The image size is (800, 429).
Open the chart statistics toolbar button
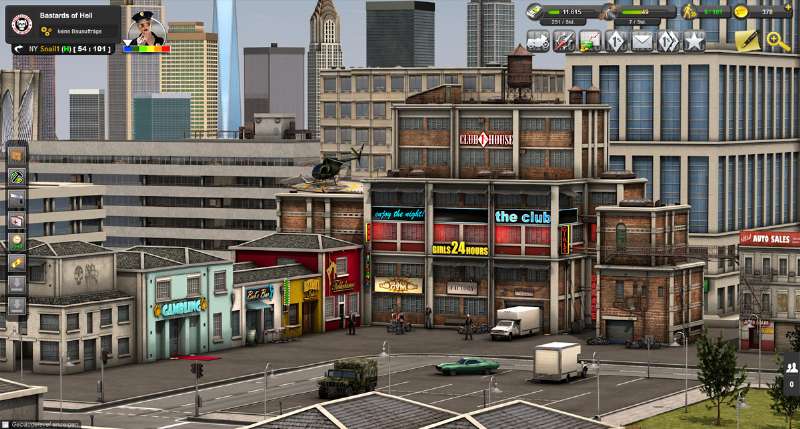(590, 41)
